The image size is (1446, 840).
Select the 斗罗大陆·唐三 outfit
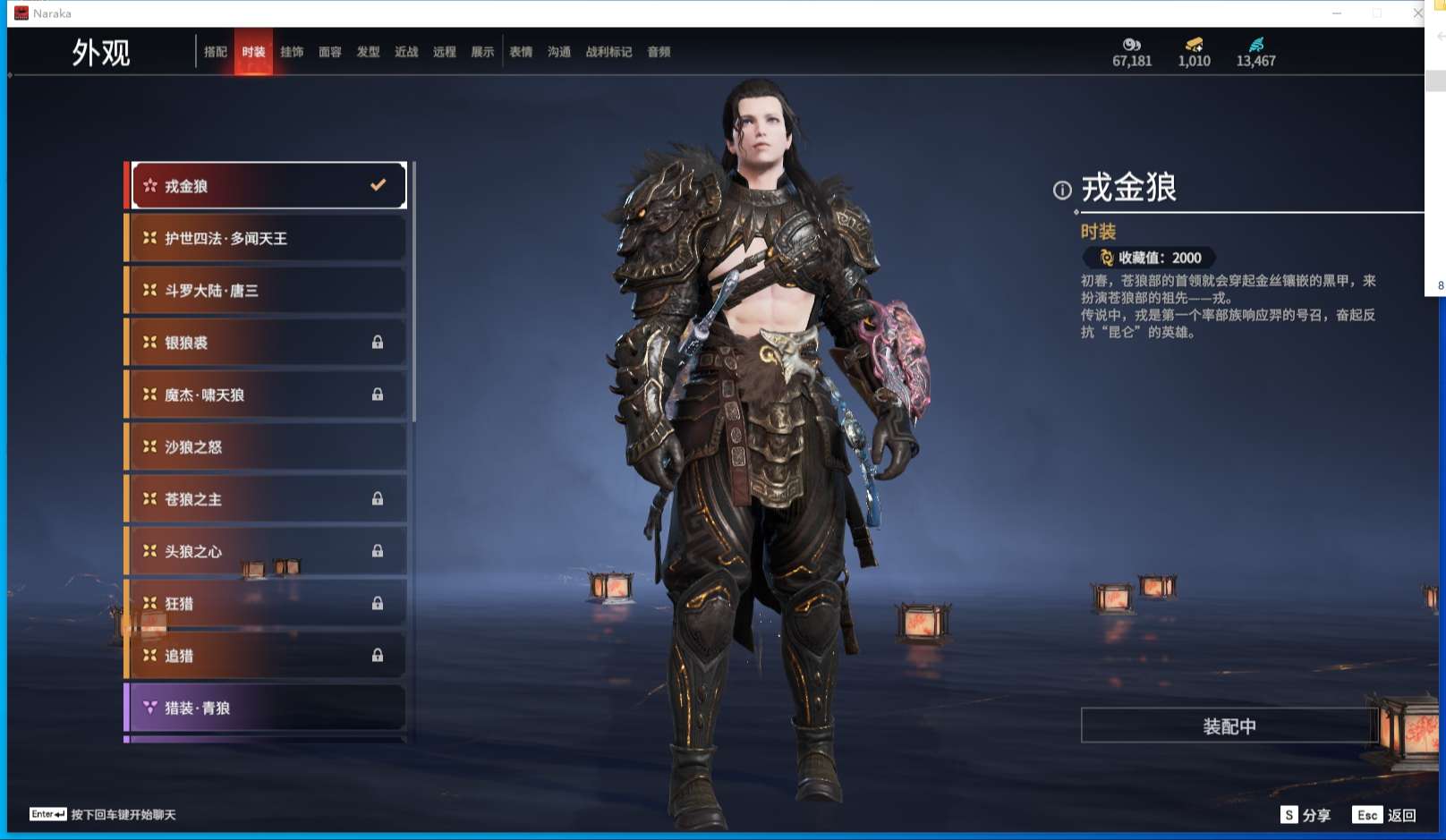pos(266,290)
